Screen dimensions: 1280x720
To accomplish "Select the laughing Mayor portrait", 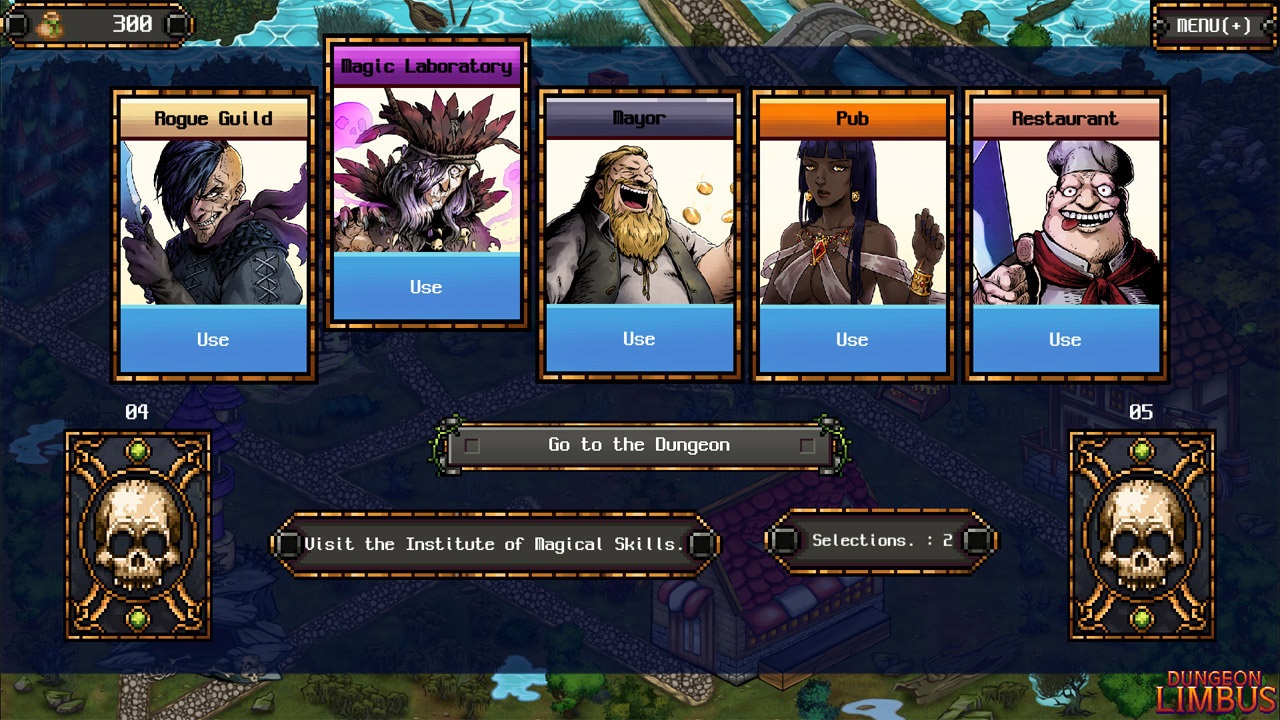I will 639,220.
